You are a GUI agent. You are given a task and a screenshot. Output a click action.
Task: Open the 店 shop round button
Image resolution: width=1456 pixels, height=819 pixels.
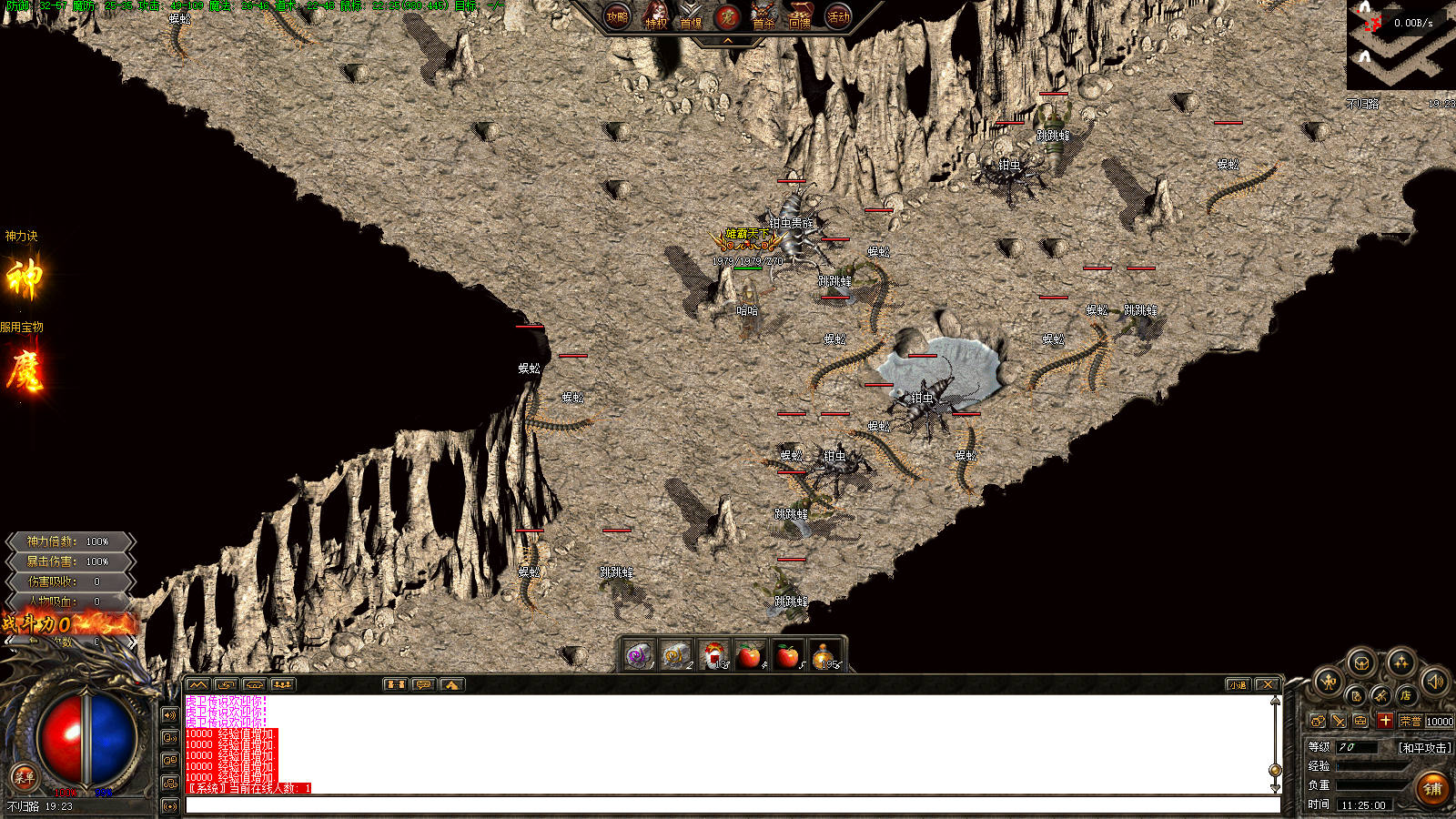pyautogui.click(x=1406, y=695)
